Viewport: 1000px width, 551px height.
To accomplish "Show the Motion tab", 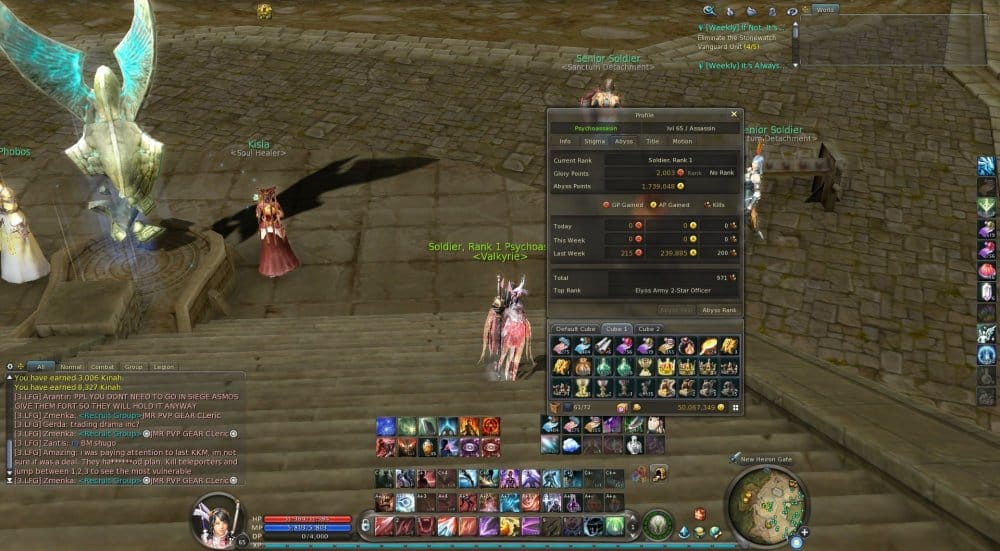I will [x=682, y=141].
